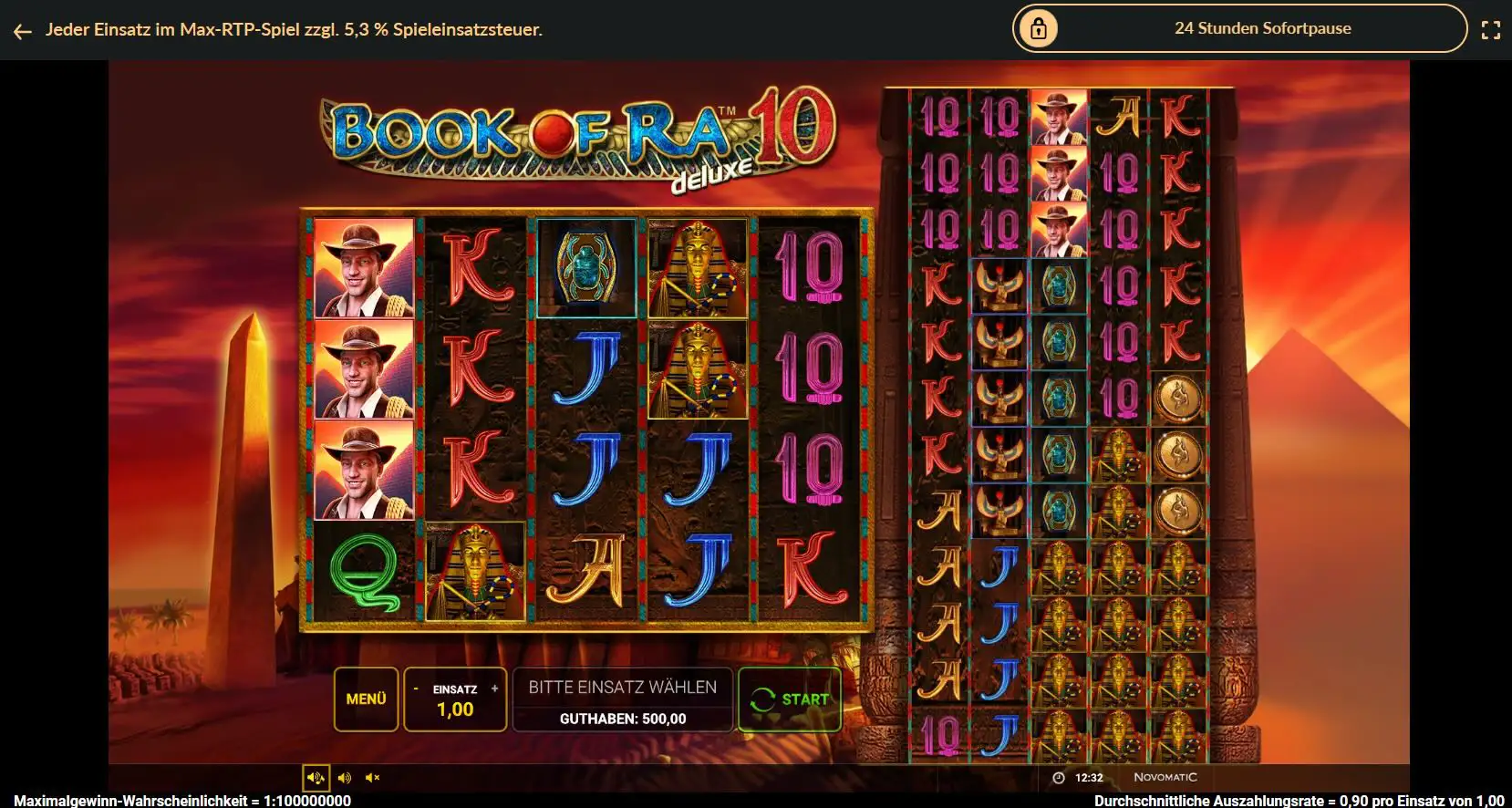Click the clock icon next to 12:32
Image resolution: width=1512 pixels, height=808 pixels.
(1057, 777)
